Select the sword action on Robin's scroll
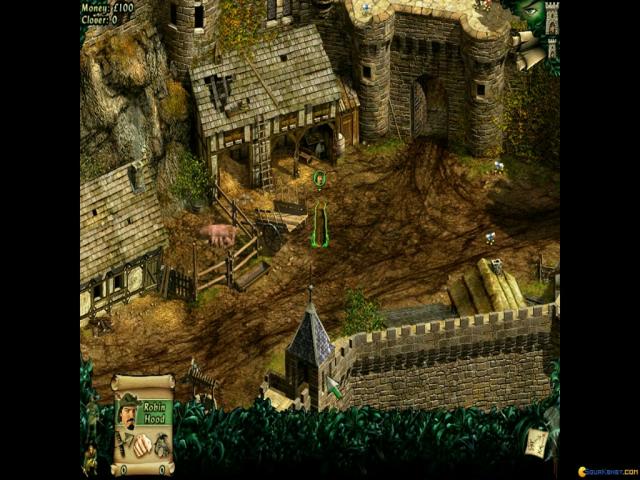The image size is (640, 480). coord(123,446)
